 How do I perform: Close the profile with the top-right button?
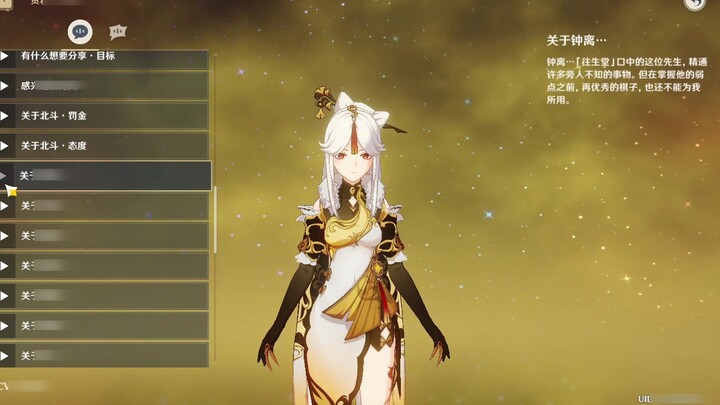click(695, 4)
